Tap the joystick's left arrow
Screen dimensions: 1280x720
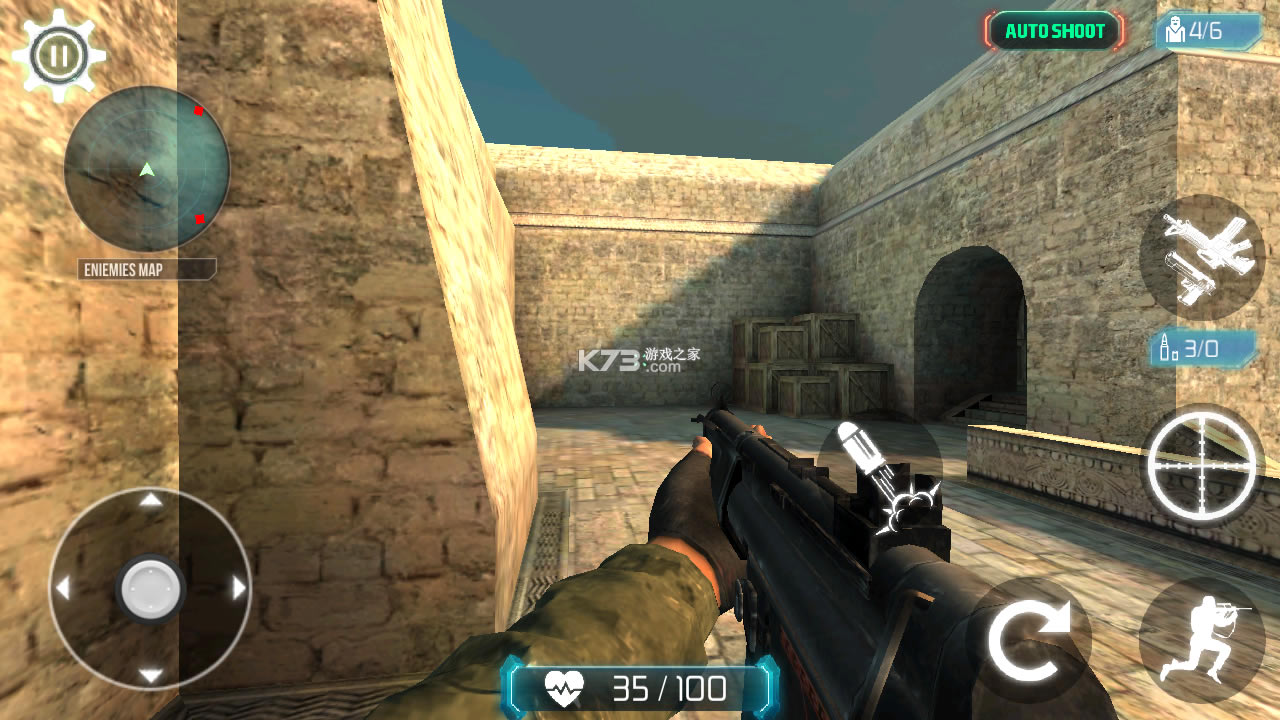(x=62, y=588)
